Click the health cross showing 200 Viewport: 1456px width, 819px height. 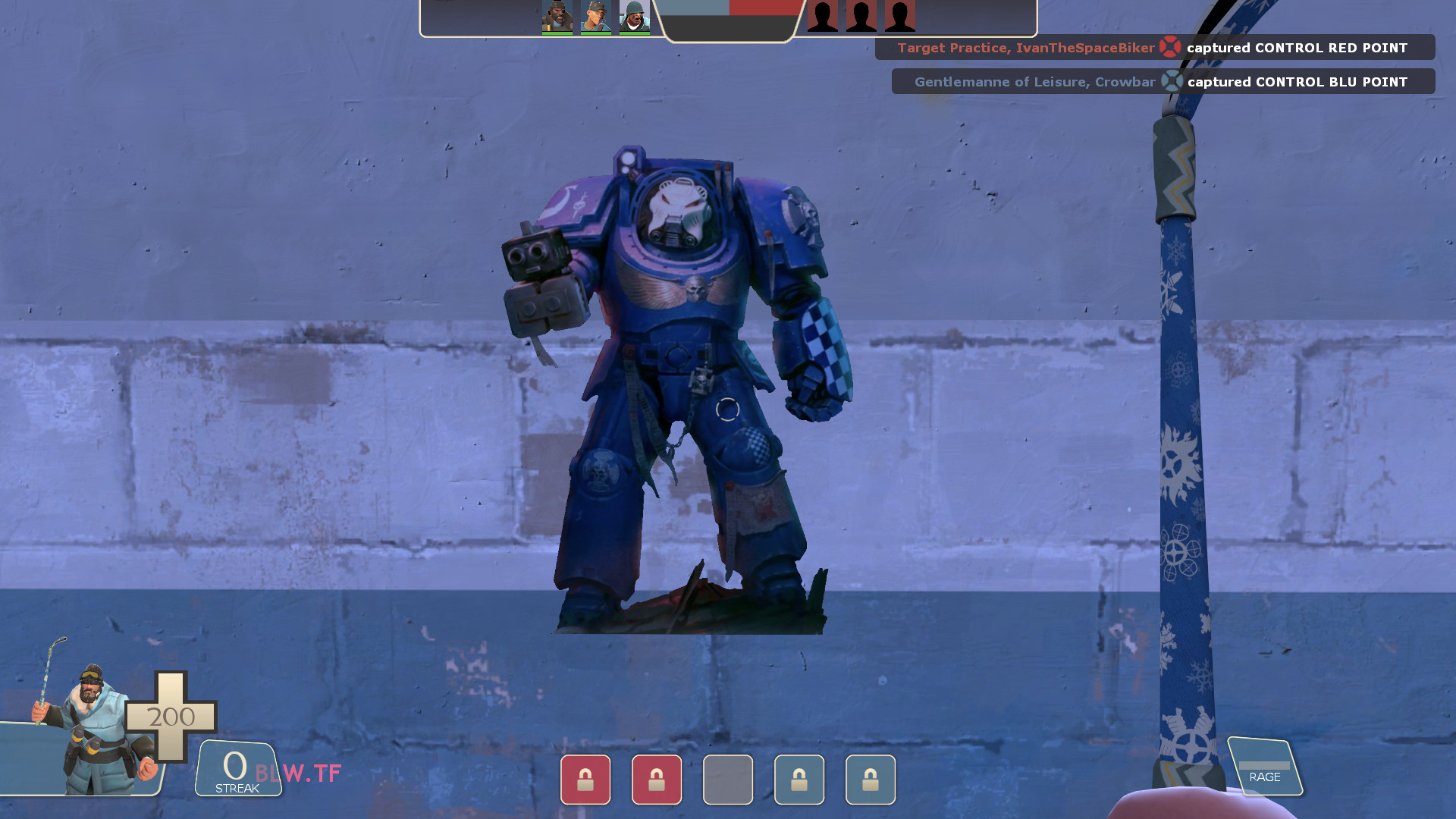click(170, 716)
